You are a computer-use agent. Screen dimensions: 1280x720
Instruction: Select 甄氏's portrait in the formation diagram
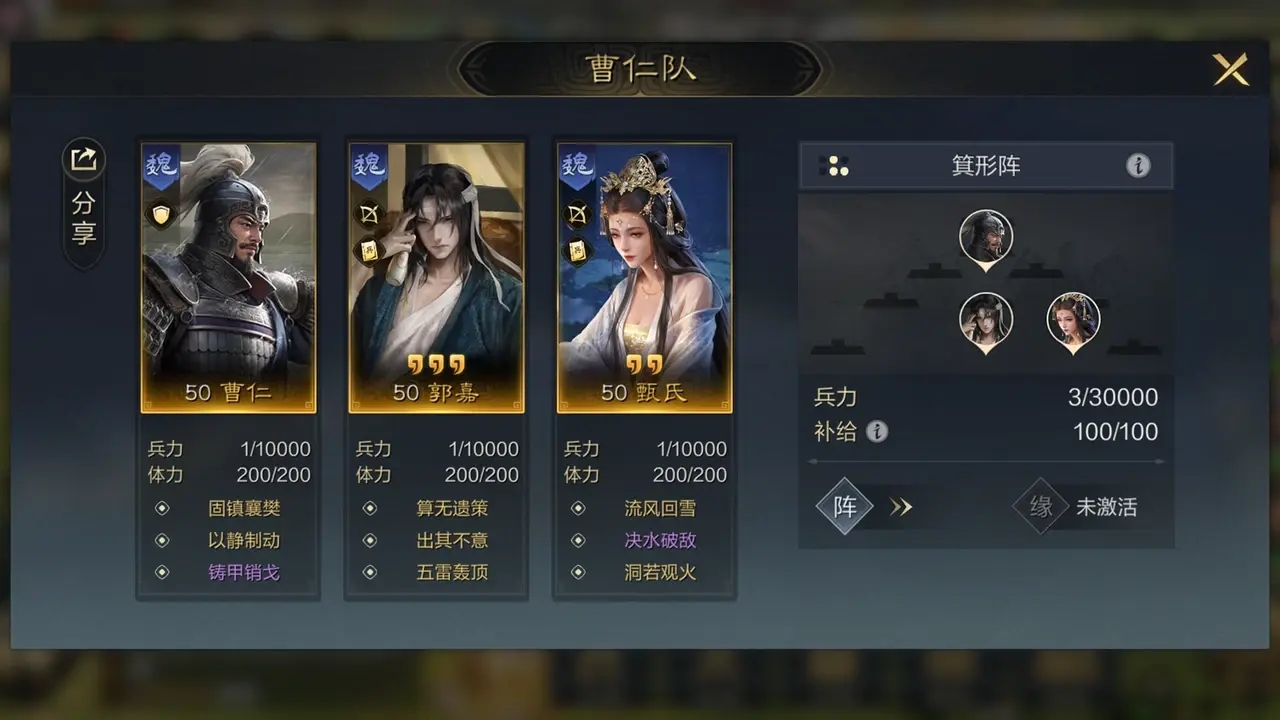(x=1073, y=320)
